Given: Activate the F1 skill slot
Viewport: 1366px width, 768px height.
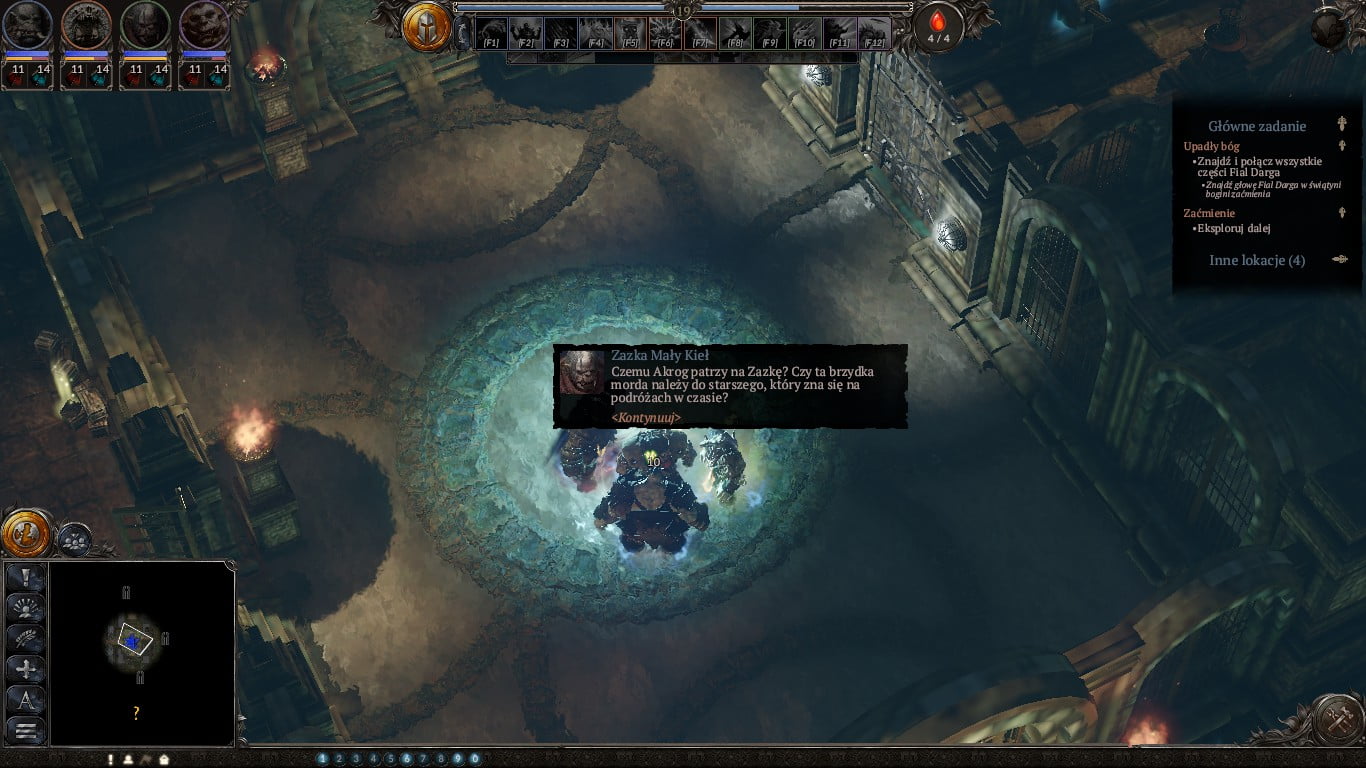Looking at the screenshot, I should pyautogui.click(x=491, y=33).
